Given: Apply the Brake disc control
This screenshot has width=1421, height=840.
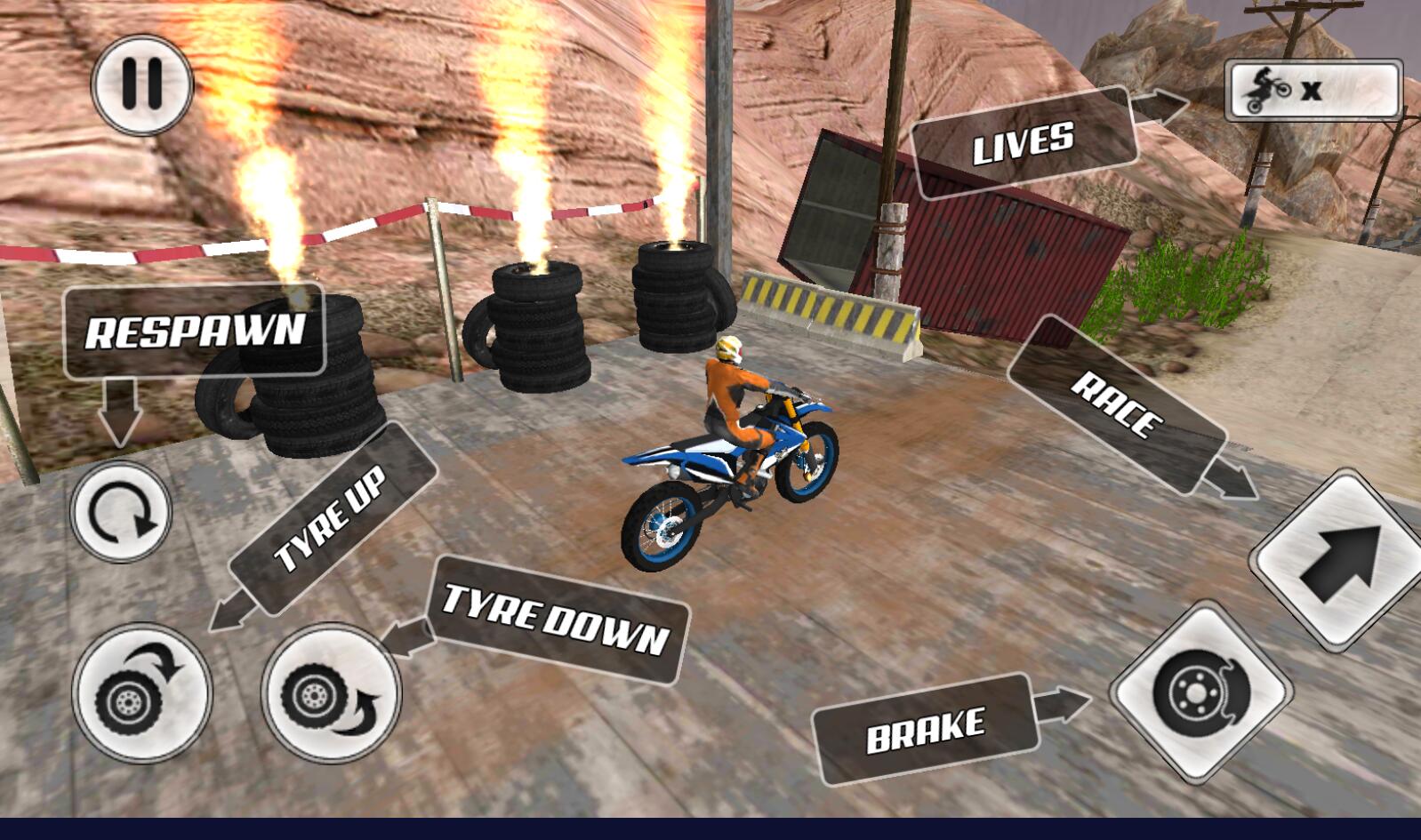Looking at the screenshot, I should coord(1199,693).
